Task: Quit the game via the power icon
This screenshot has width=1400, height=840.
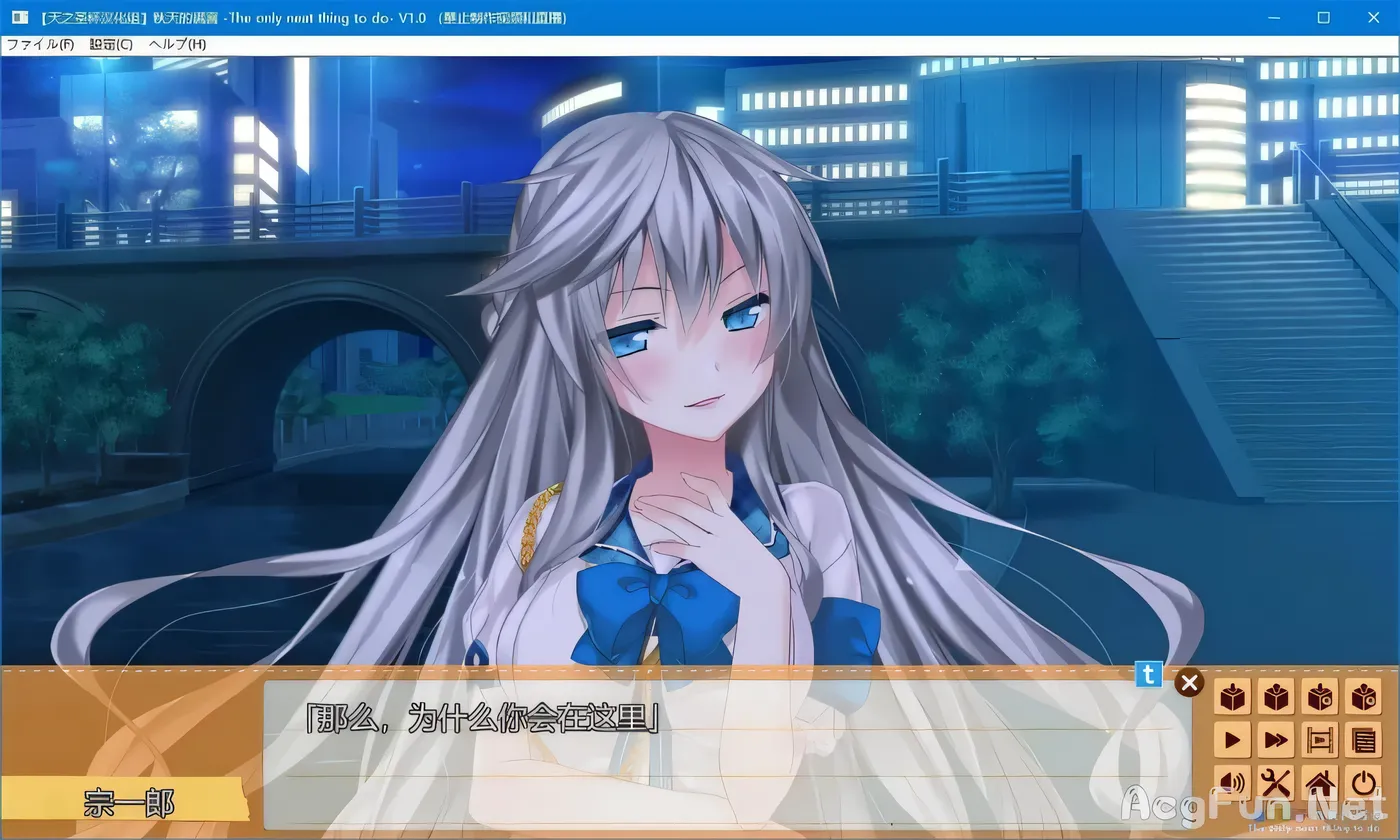Action: [x=1364, y=783]
